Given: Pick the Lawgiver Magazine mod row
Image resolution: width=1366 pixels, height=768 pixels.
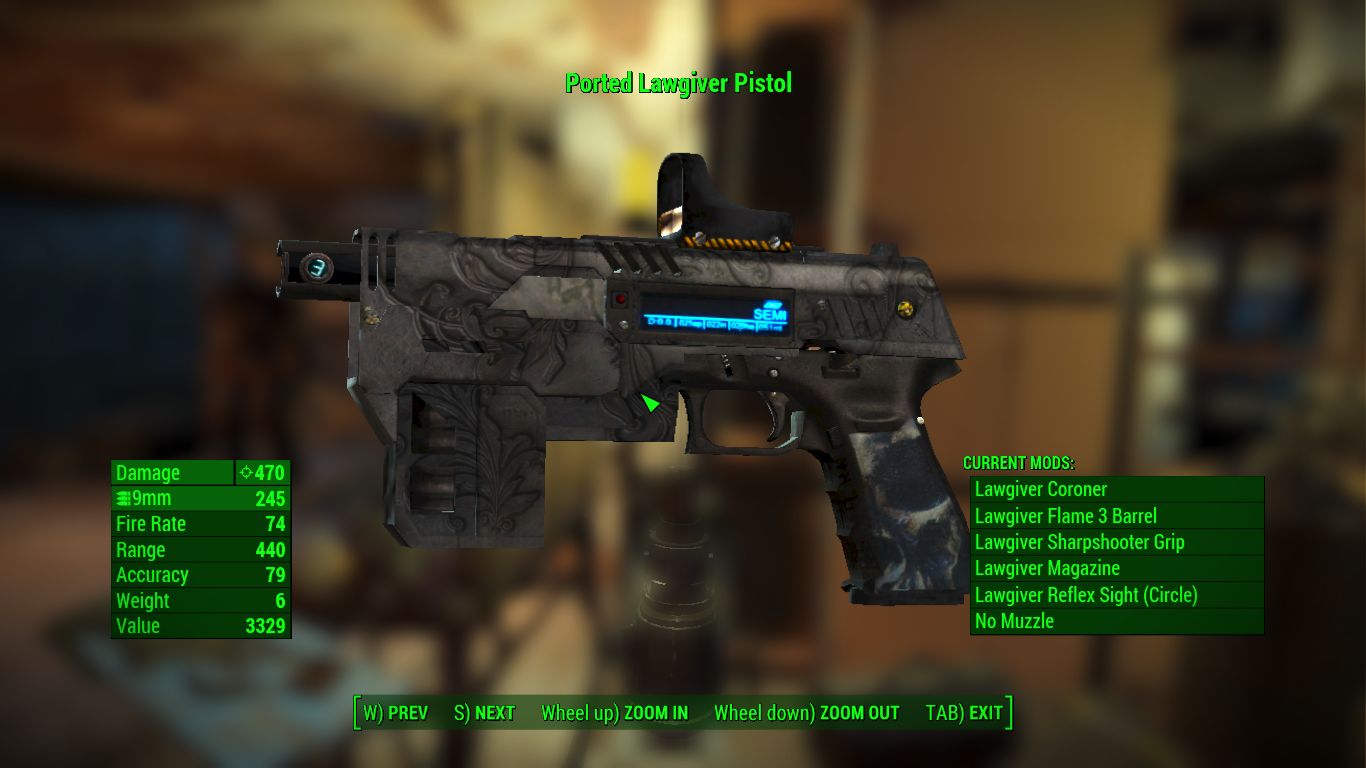Looking at the screenshot, I should click(1116, 568).
